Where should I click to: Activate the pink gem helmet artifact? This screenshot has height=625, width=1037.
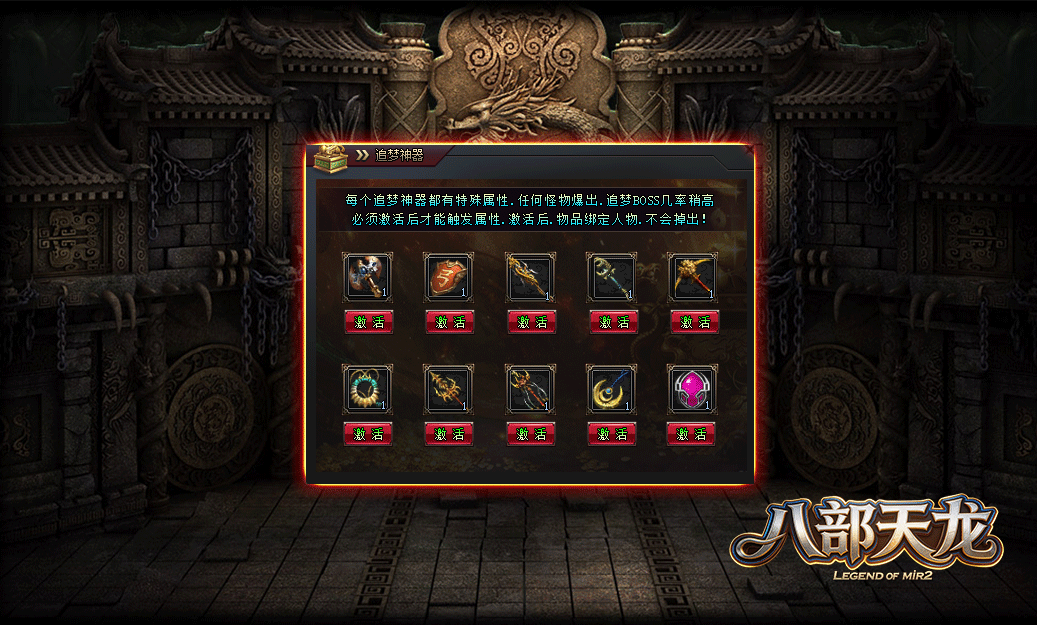click(x=694, y=434)
